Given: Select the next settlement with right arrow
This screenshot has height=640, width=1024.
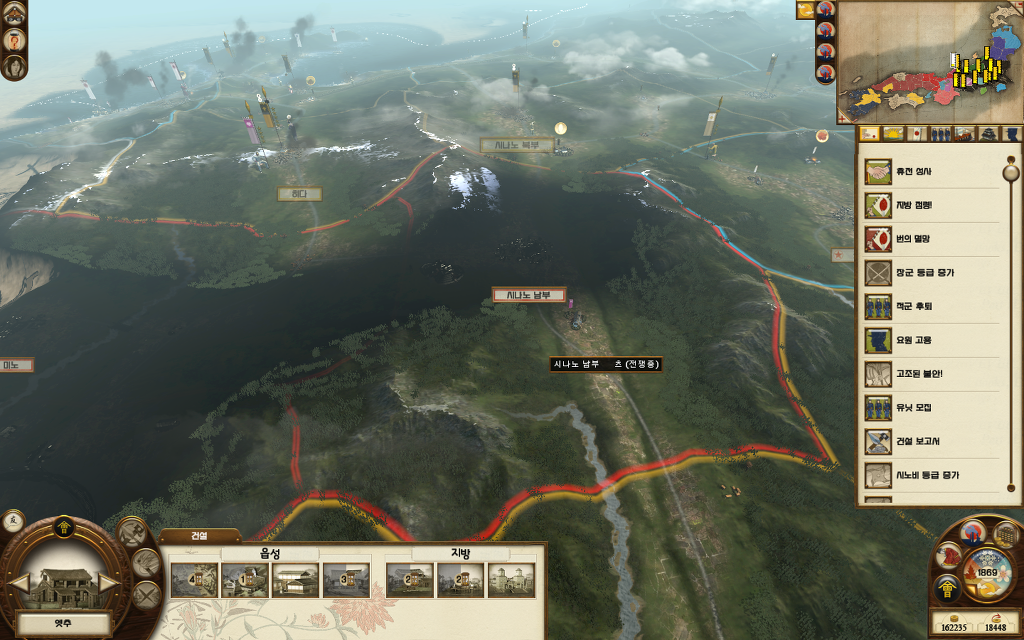Looking at the screenshot, I should click(x=108, y=582).
